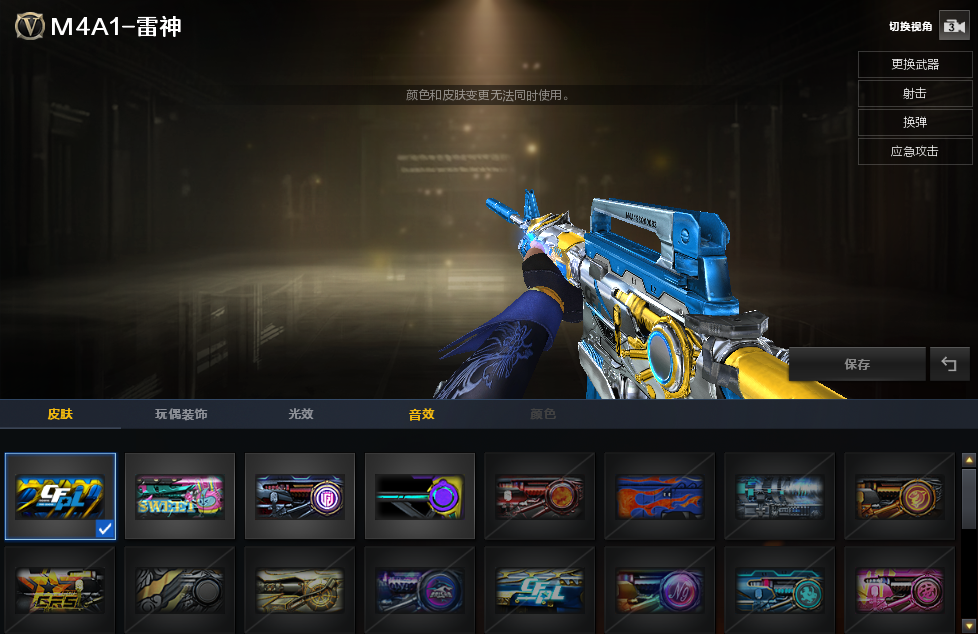Viewport: 978px width, 634px height.
Task: Choose the equipped CFPL blue-yellow skin
Action: point(60,496)
